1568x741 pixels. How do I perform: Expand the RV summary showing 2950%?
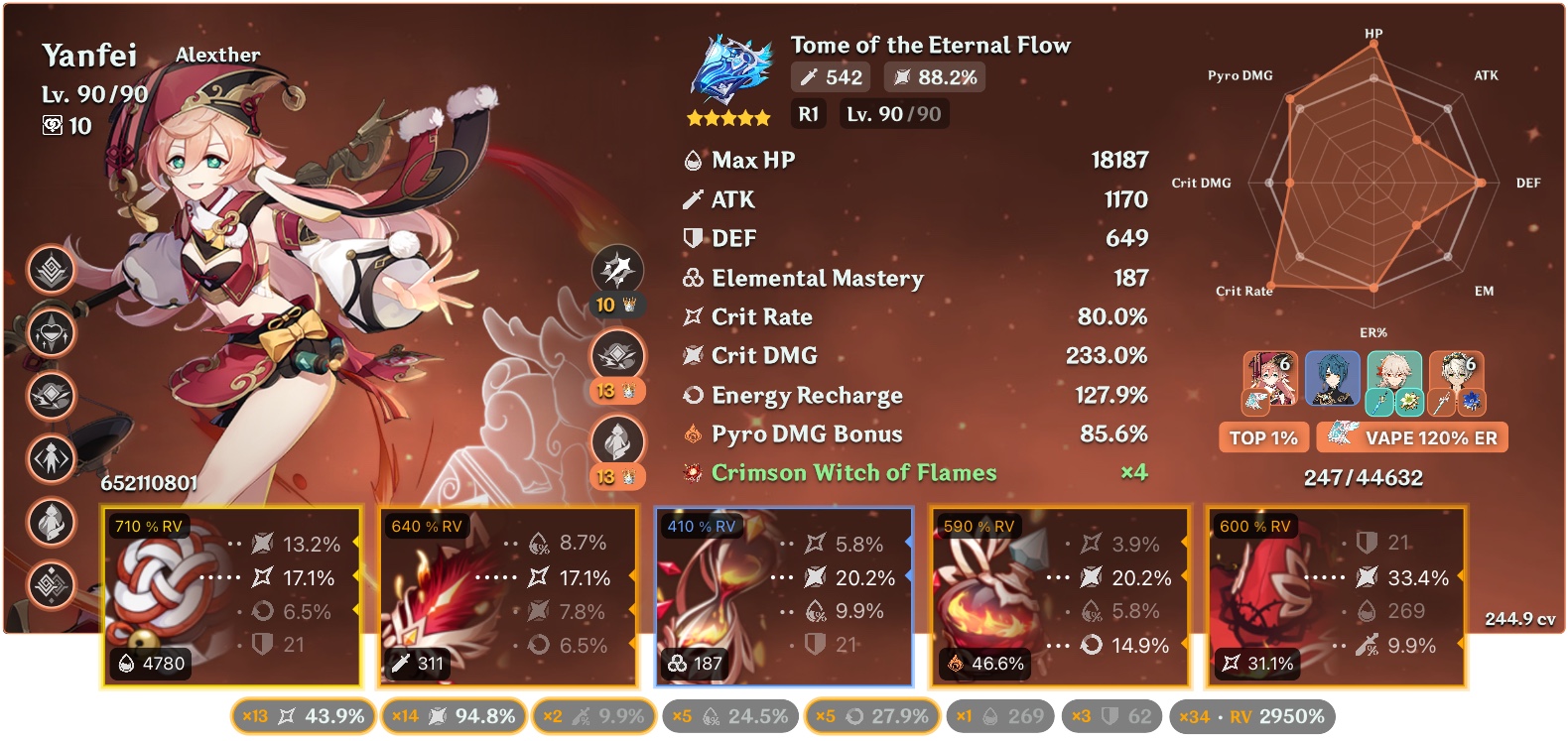tap(1251, 715)
